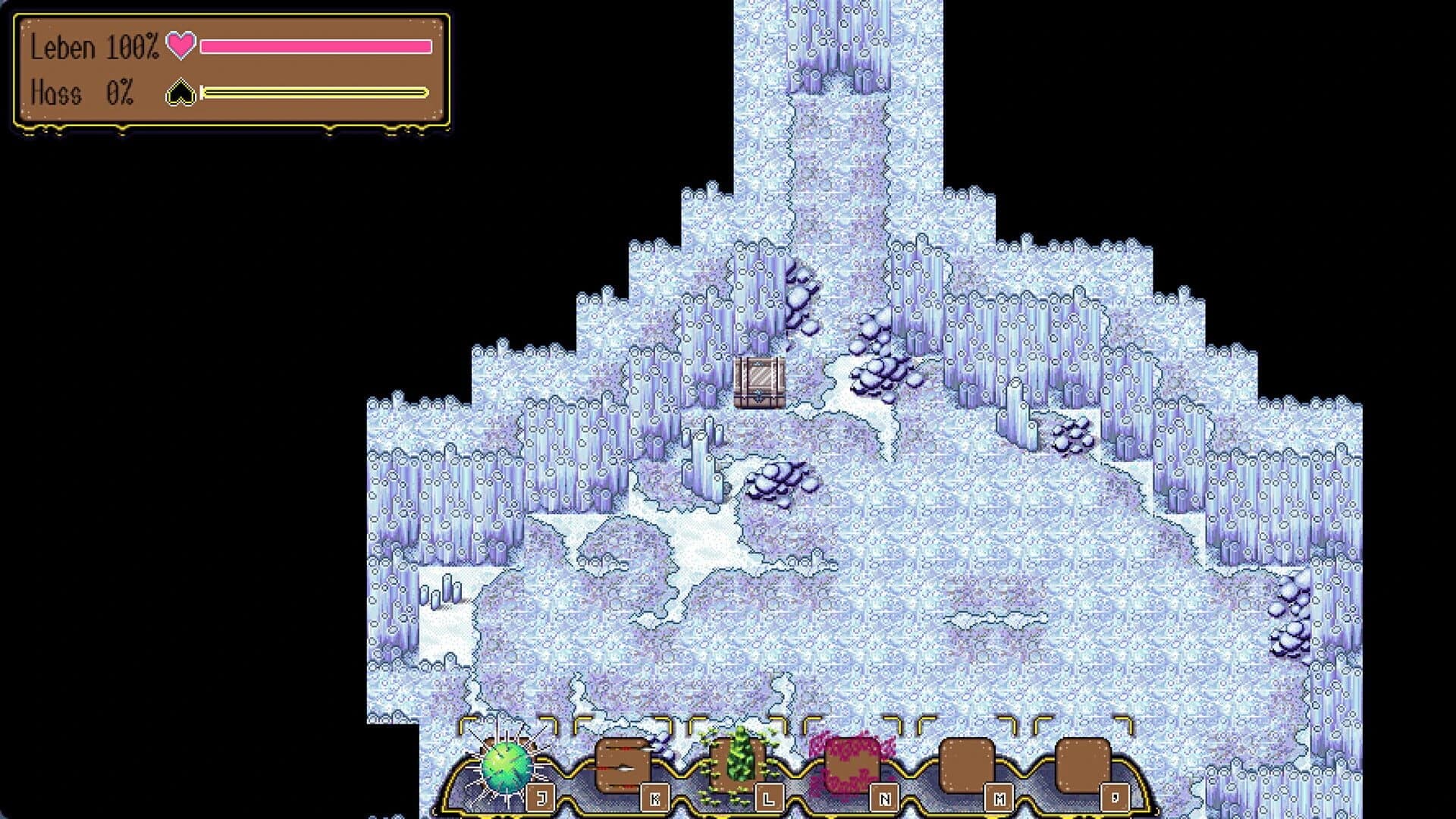Screen dimensions: 1456x819
Task: Click the L key label on the hotbar
Action: pyautogui.click(x=767, y=796)
